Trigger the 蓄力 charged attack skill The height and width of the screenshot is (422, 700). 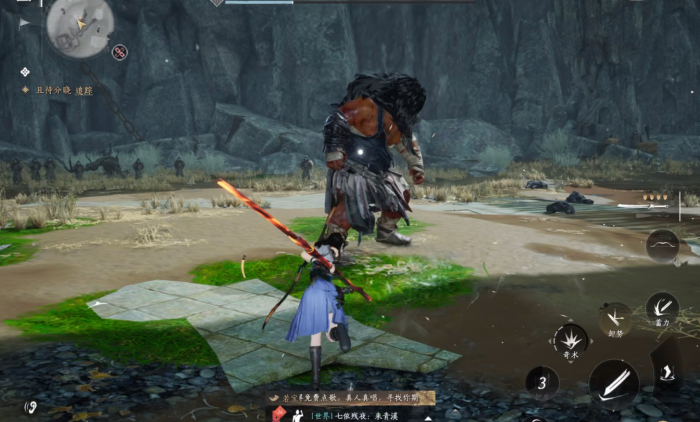tap(662, 309)
